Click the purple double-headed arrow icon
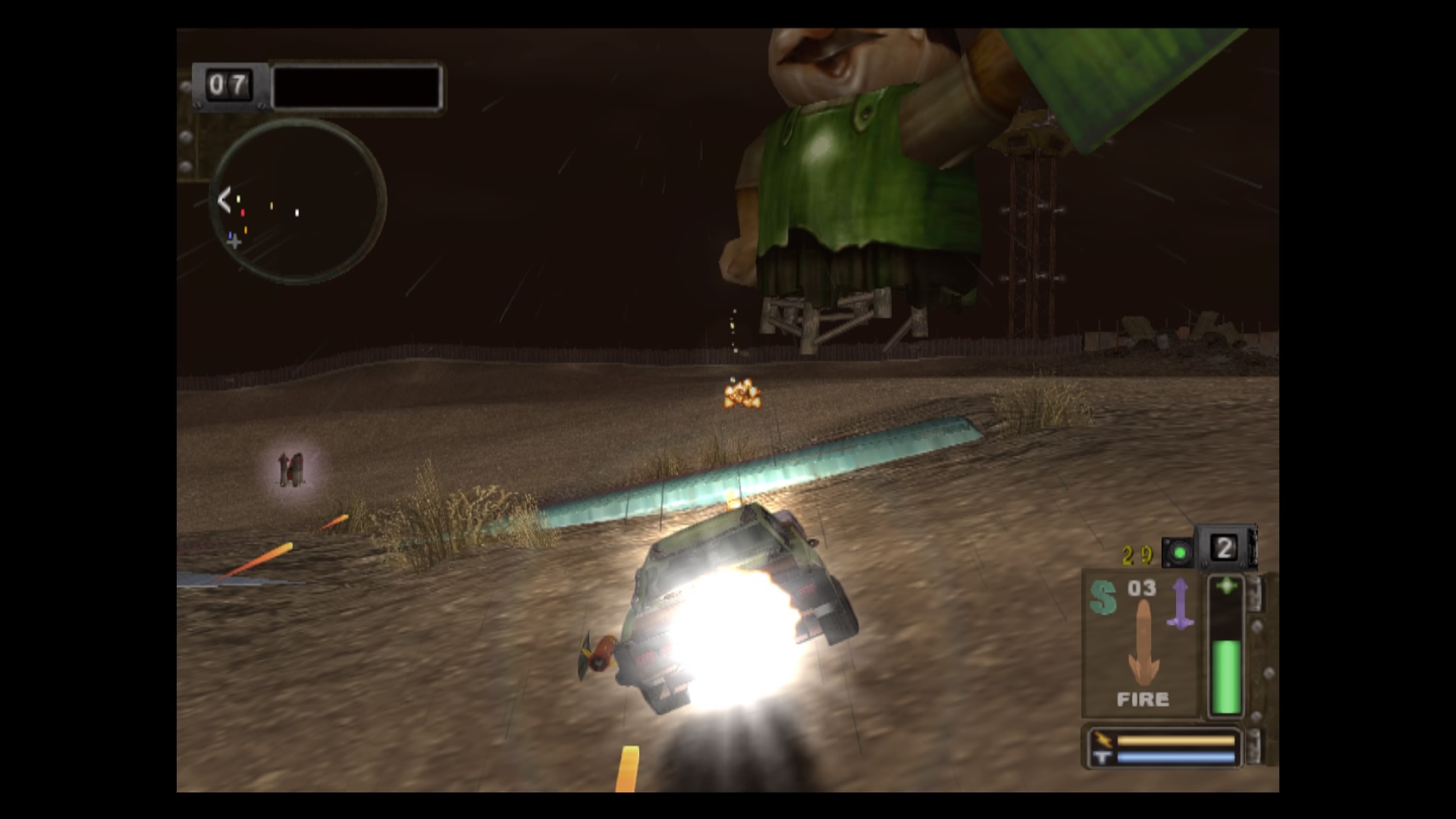 coord(1180,602)
